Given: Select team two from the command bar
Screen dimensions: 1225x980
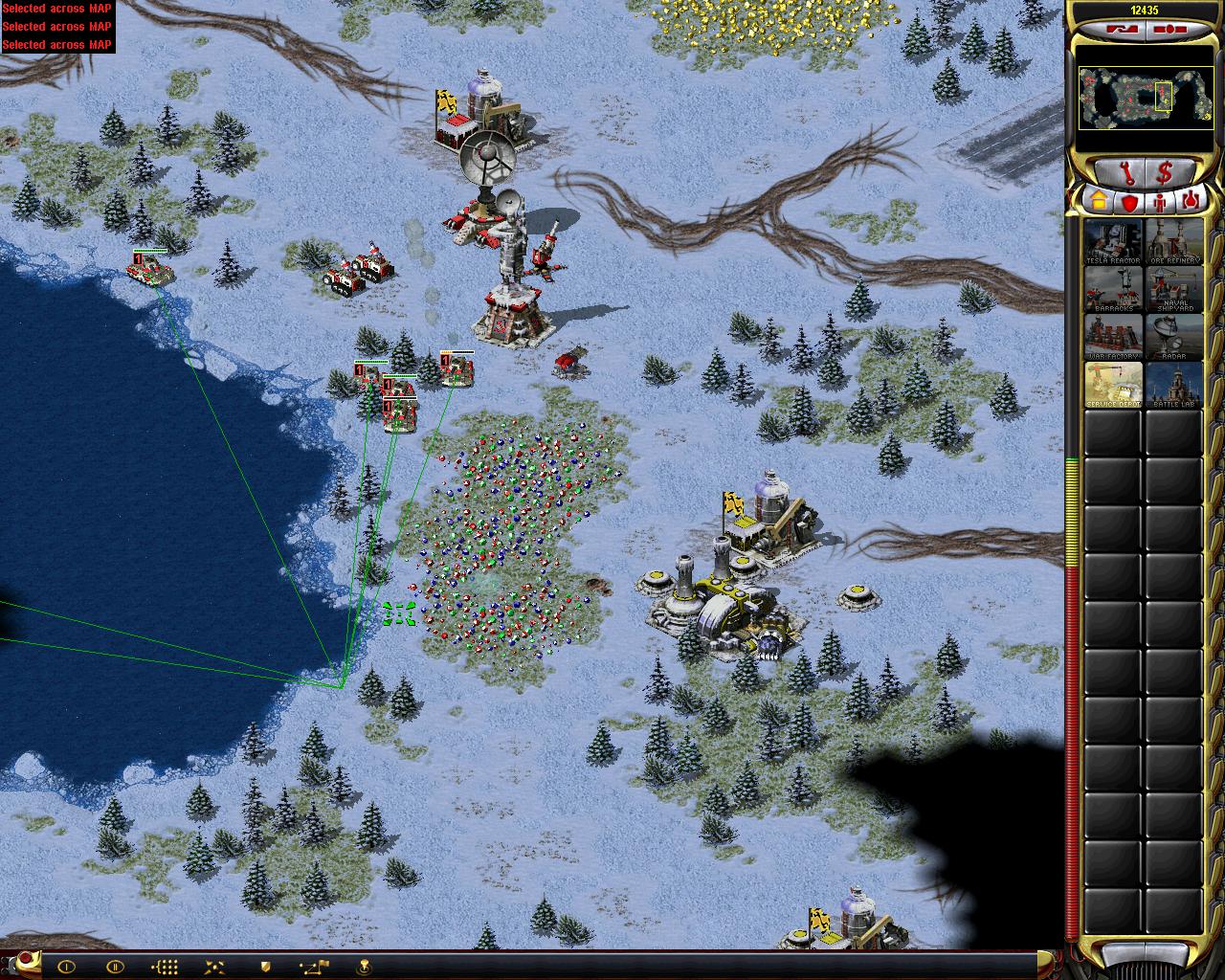Looking at the screenshot, I should (x=114, y=966).
